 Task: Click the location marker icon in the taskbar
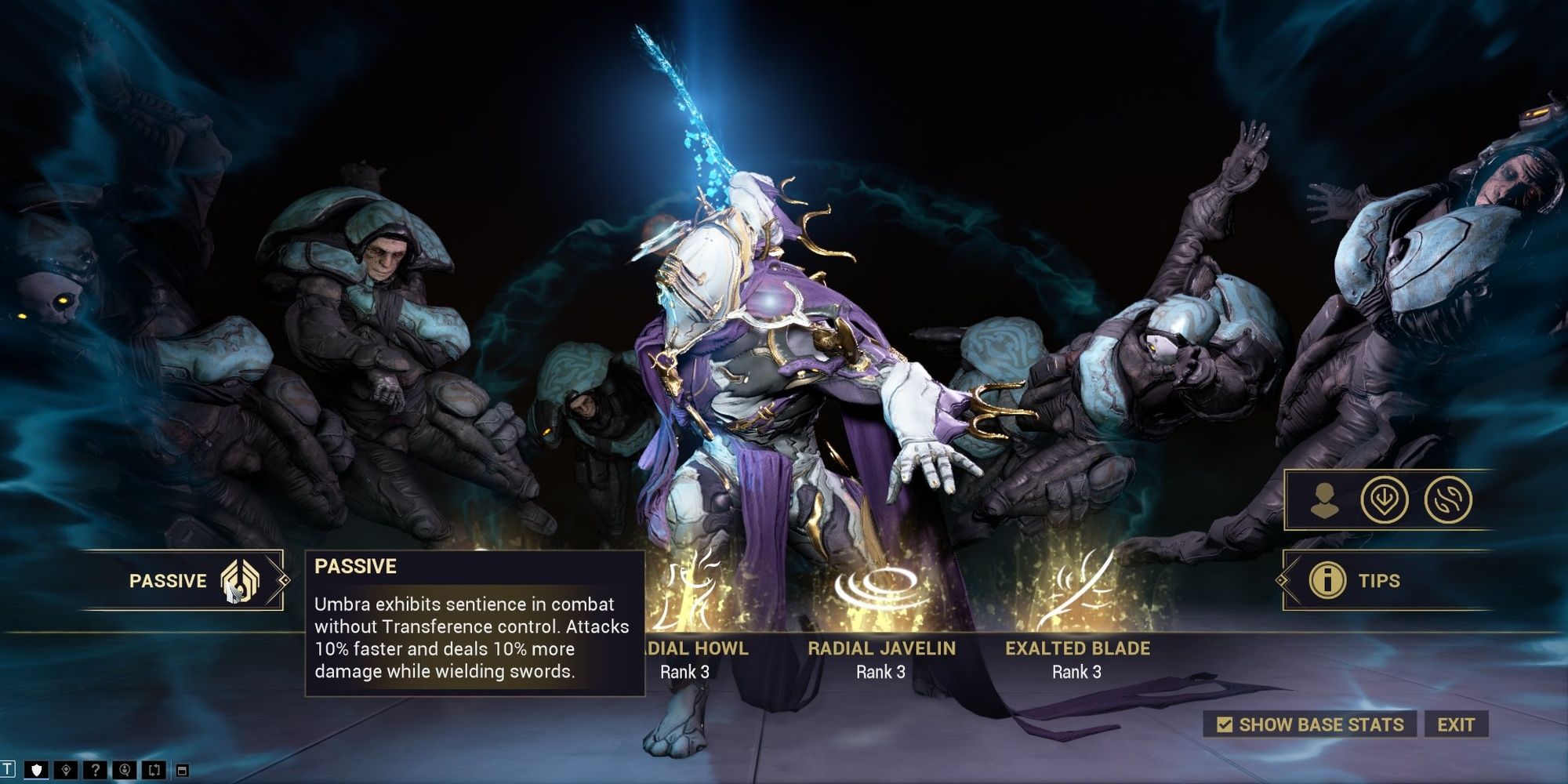click(x=66, y=769)
